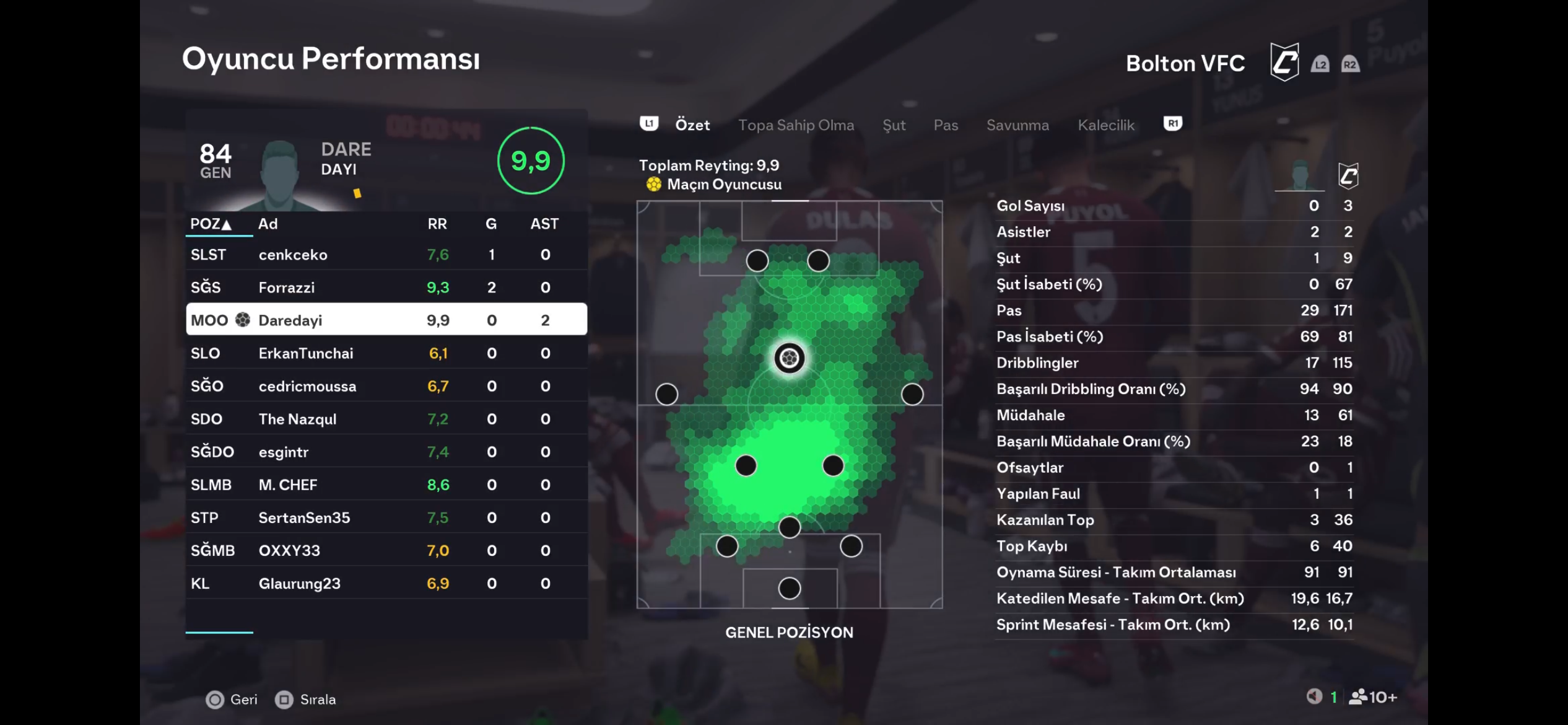
Task: Open the Şut statistics tab
Action: coord(894,125)
